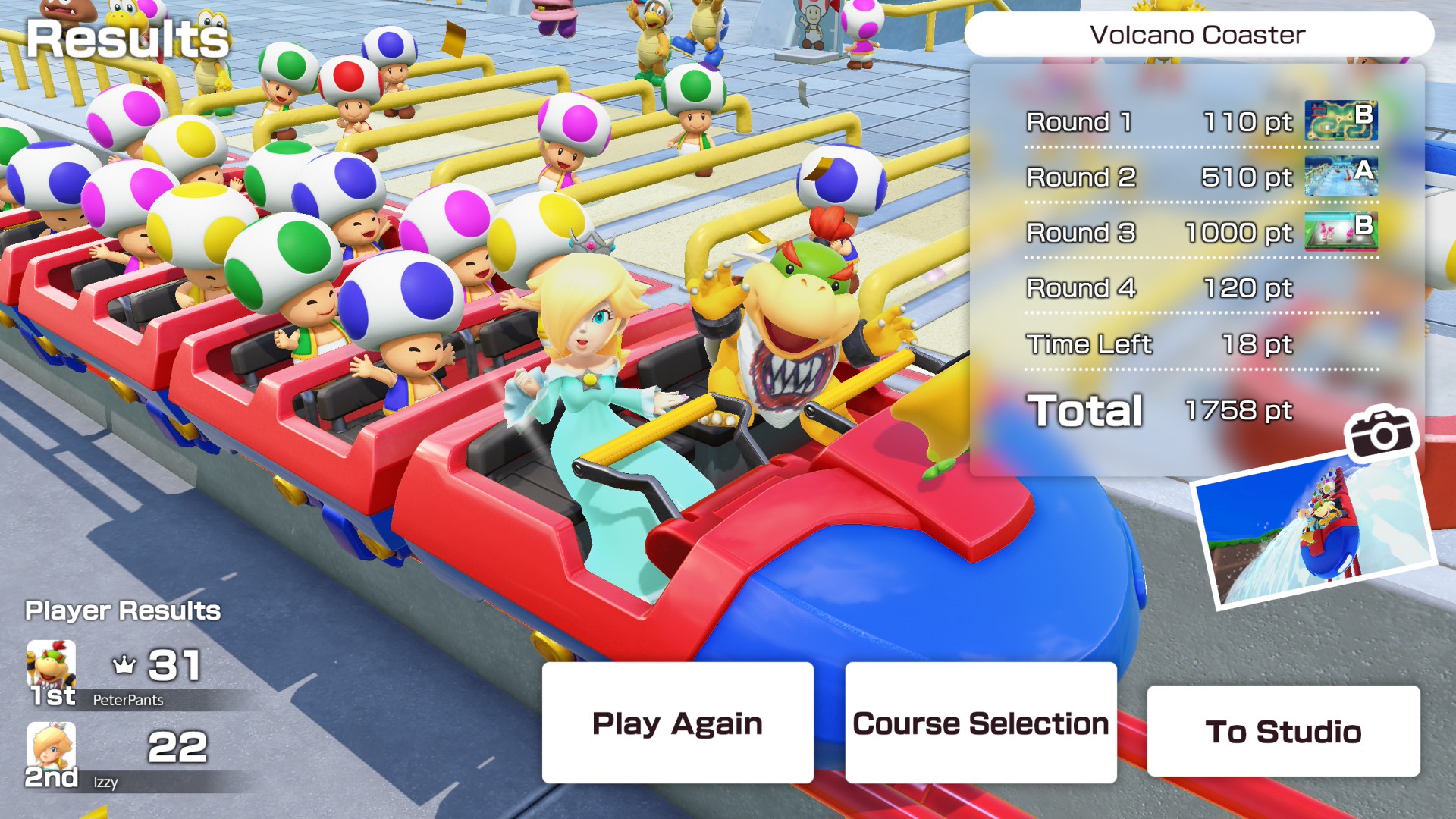
Task: Choose Play Again
Action: 676,723
